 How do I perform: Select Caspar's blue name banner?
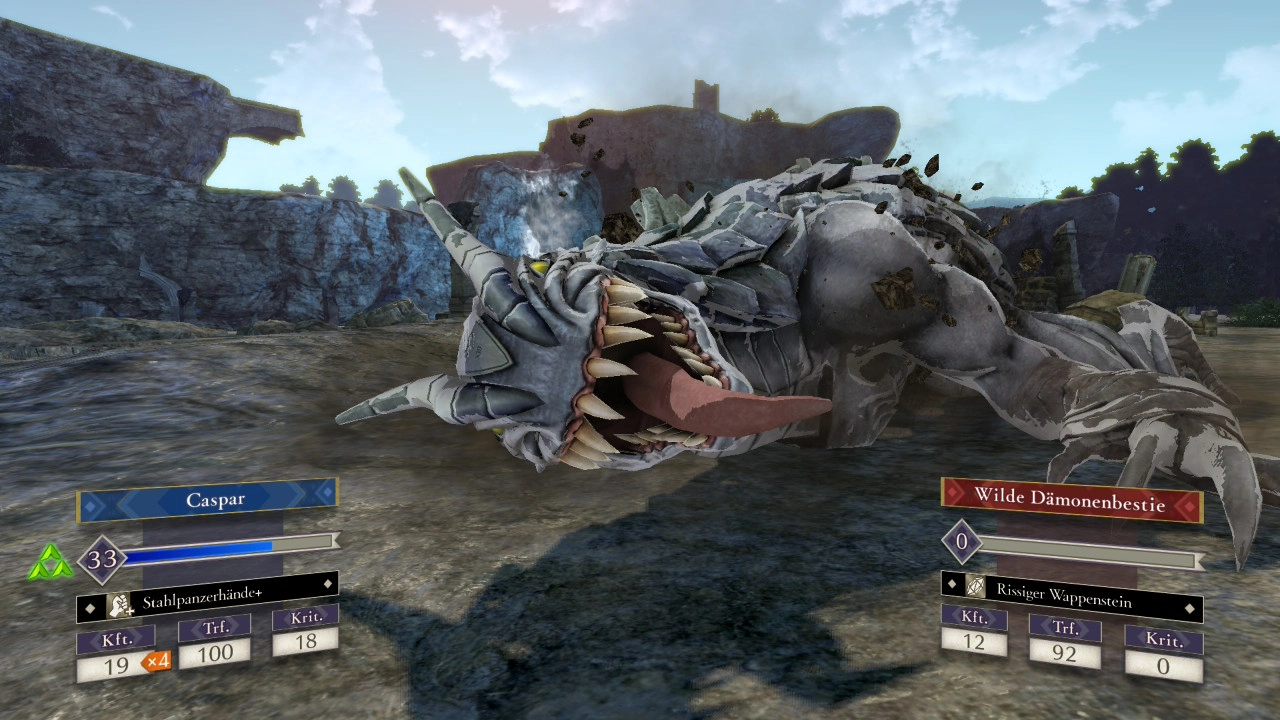(x=207, y=500)
